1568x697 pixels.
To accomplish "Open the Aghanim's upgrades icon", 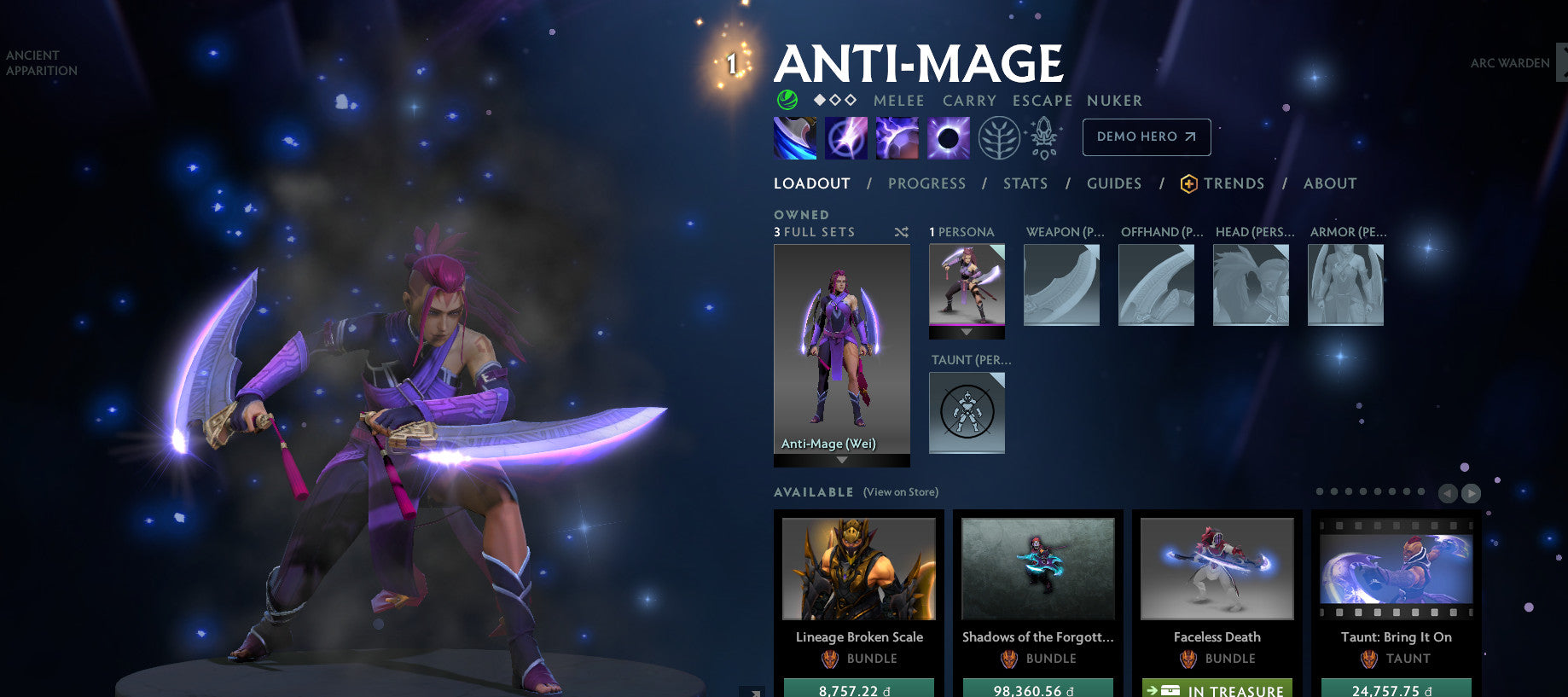I will [x=1045, y=137].
